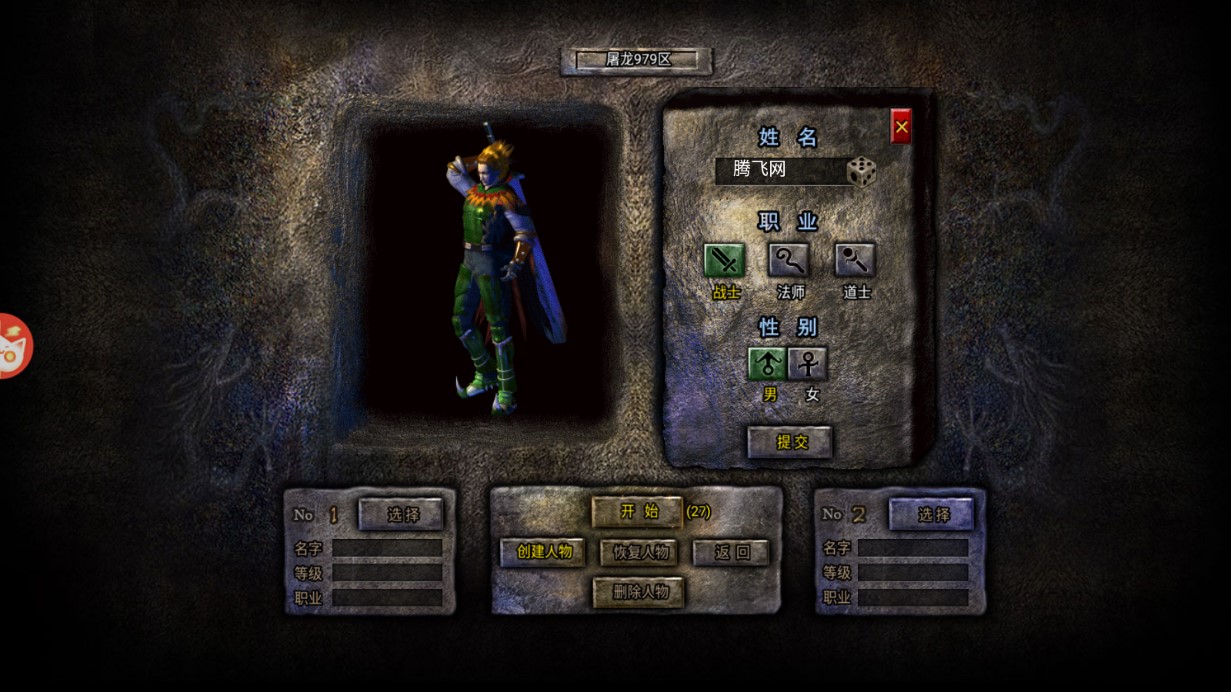Choose the 战士 warrior class
The height and width of the screenshot is (692, 1231).
point(725,261)
